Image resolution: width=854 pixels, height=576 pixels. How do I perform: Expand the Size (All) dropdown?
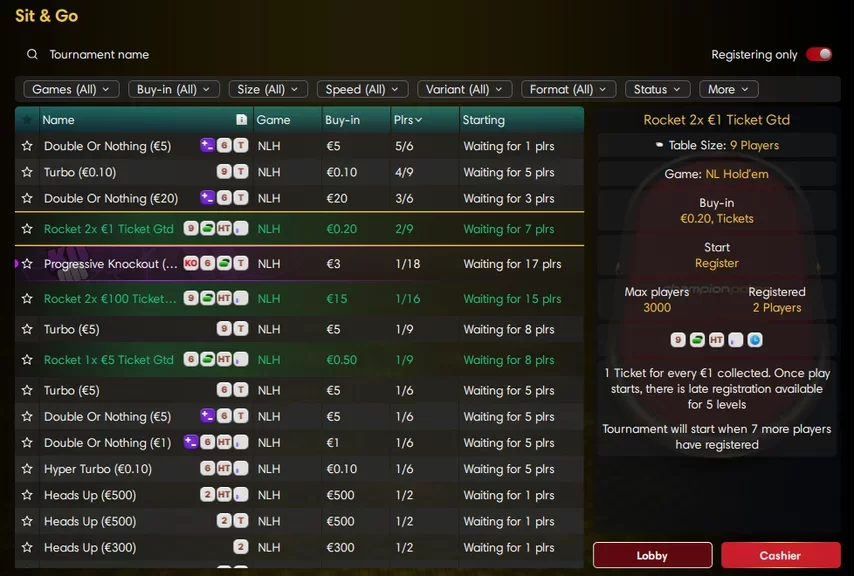pos(269,89)
